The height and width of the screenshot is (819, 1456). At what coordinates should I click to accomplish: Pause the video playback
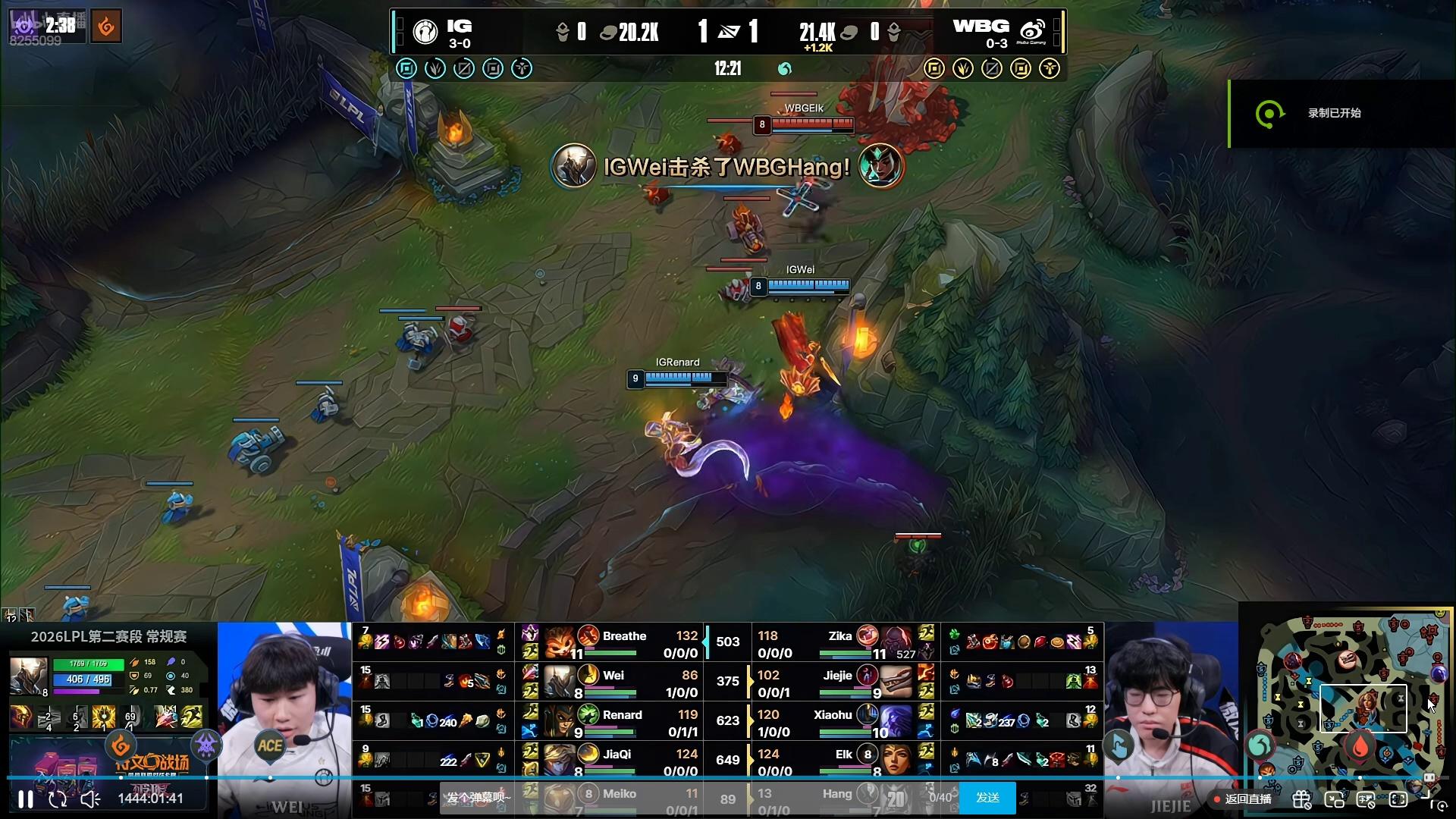click(25, 799)
